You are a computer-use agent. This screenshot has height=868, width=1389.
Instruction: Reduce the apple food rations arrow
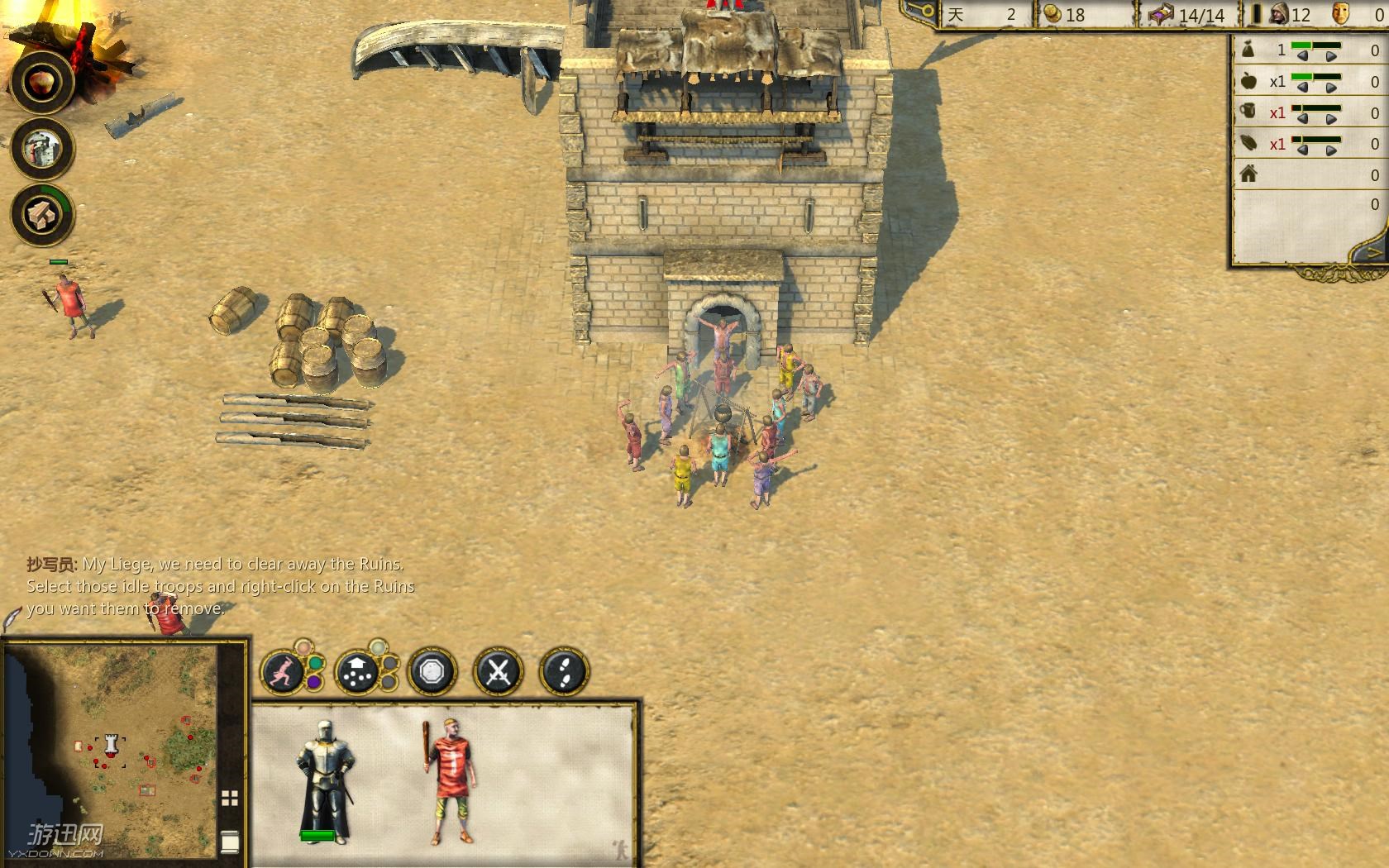1302,87
